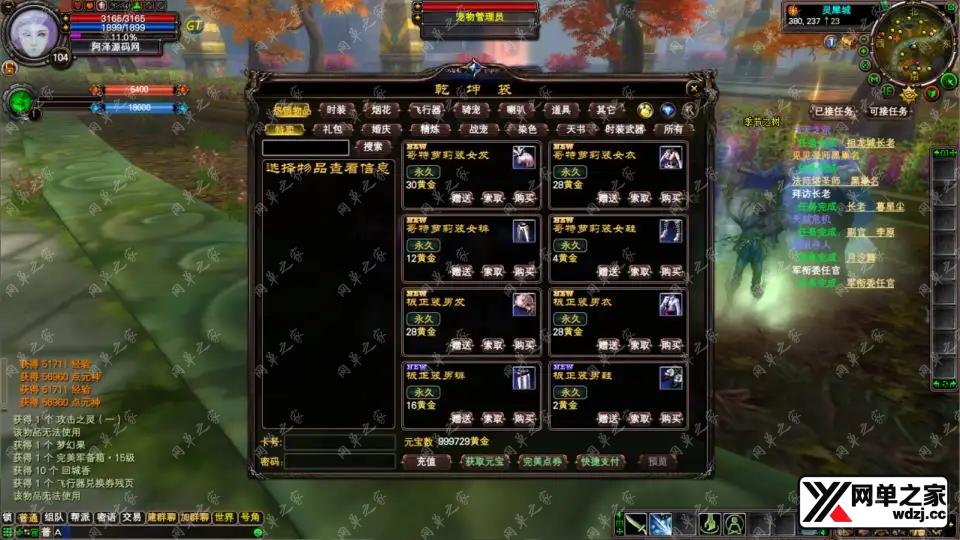Click the 充值 recharge button

(x=426, y=462)
